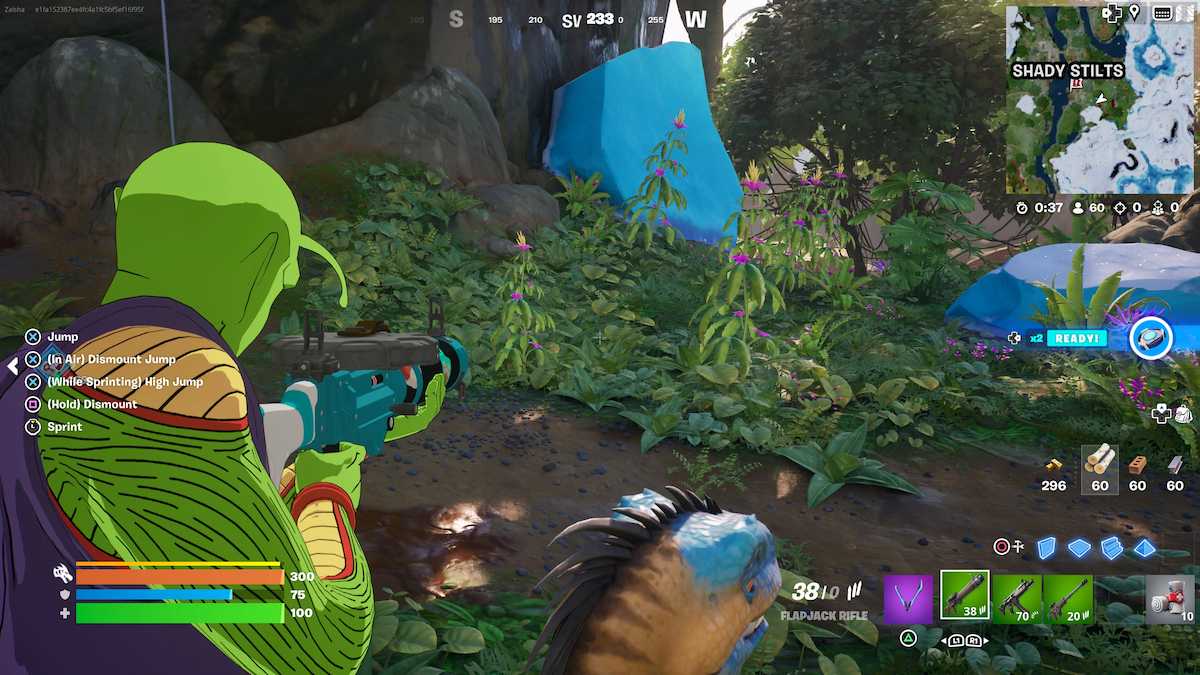Click the gold bars icon

pos(1054,465)
